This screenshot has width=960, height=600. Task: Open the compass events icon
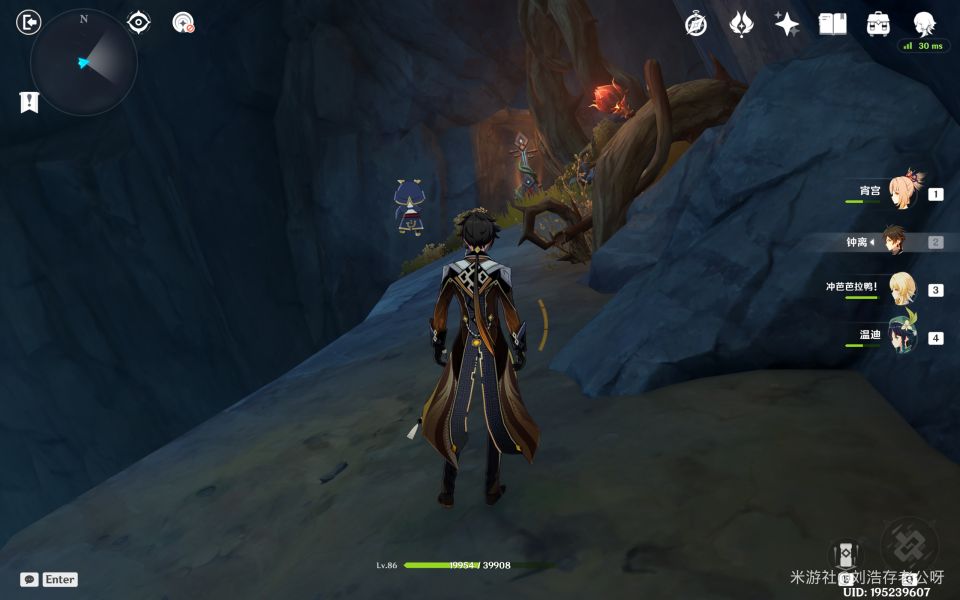[x=696, y=24]
